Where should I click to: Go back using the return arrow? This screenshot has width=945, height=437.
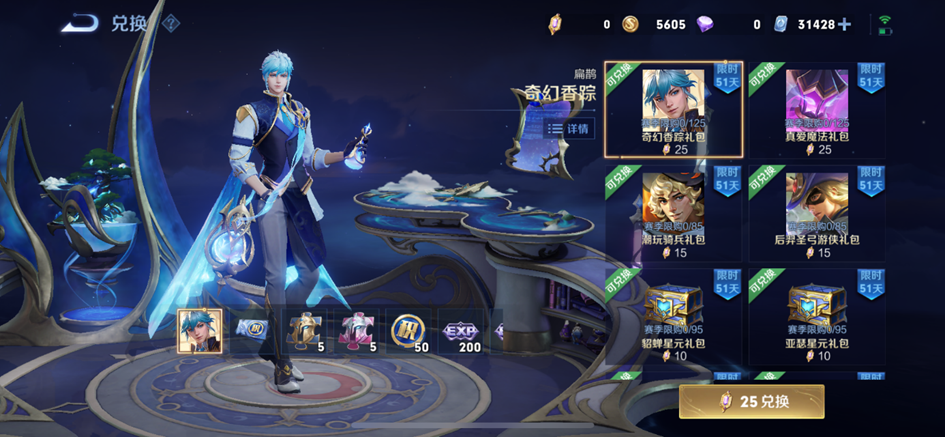pyautogui.click(x=79, y=23)
